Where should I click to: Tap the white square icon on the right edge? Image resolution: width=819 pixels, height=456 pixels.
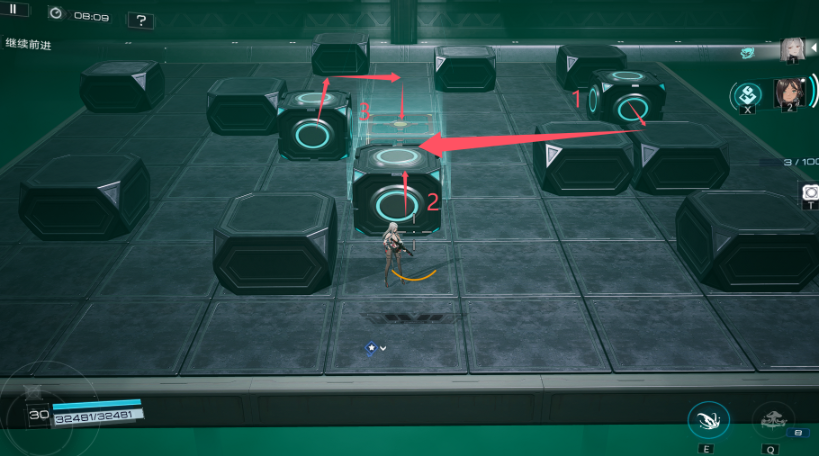pyautogui.click(x=808, y=191)
